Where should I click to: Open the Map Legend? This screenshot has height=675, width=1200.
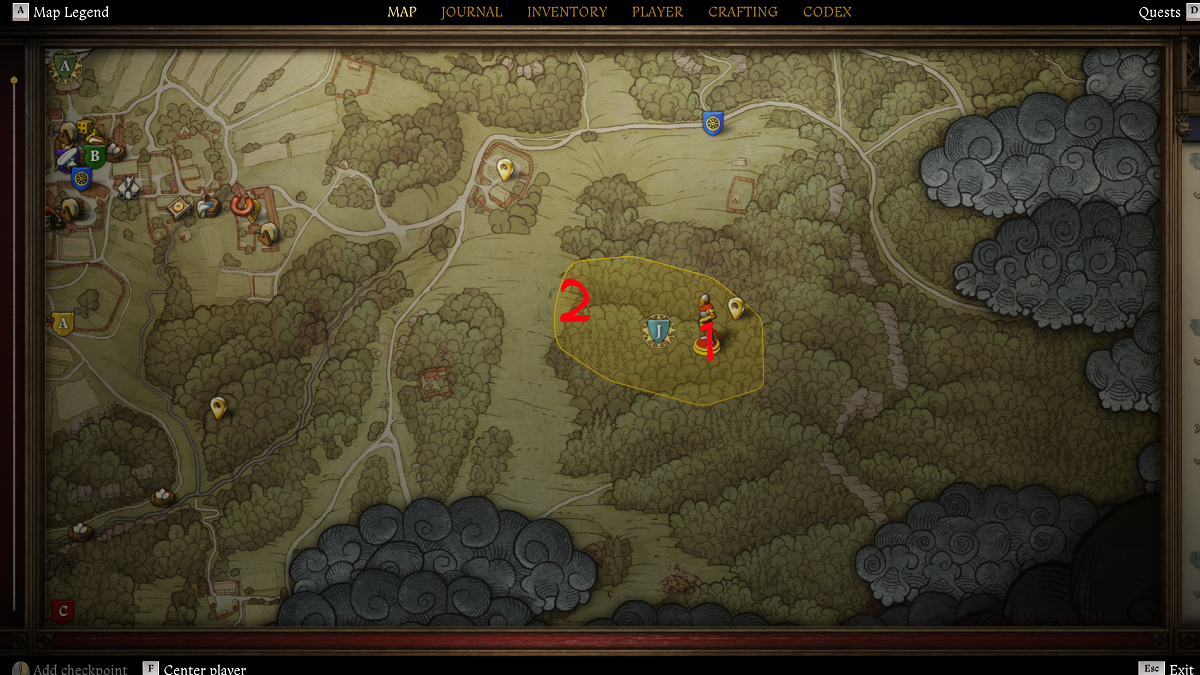(70, 13)
